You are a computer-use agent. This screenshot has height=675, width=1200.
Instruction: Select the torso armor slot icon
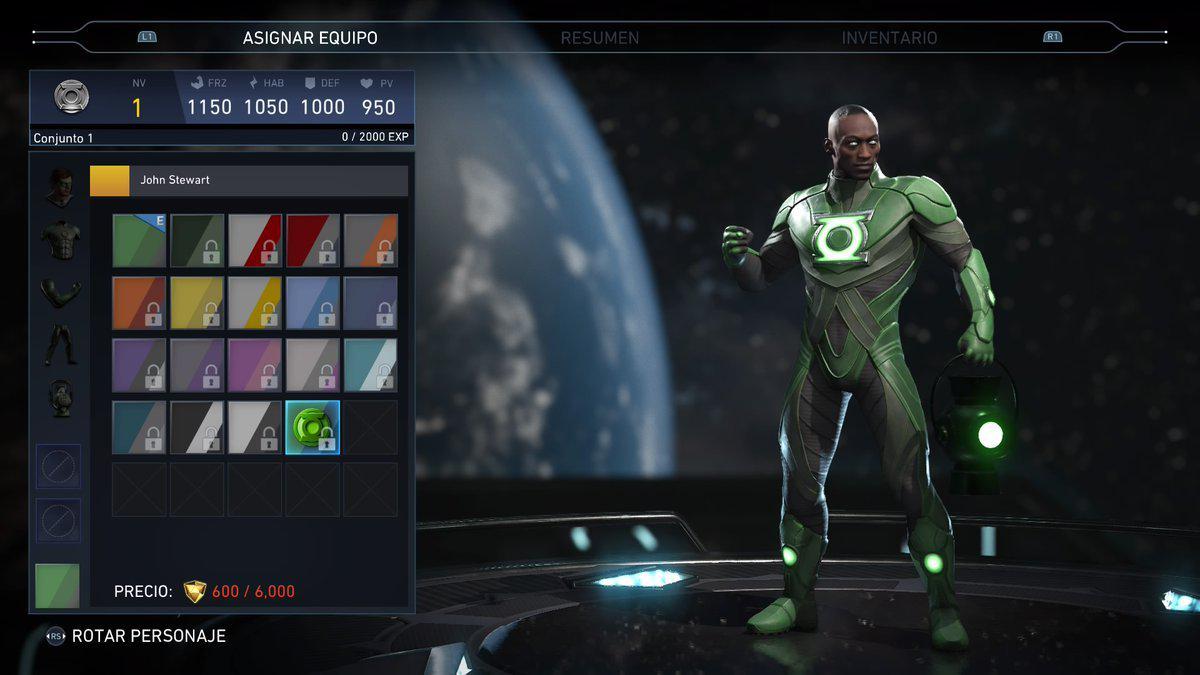pos(60,241)
